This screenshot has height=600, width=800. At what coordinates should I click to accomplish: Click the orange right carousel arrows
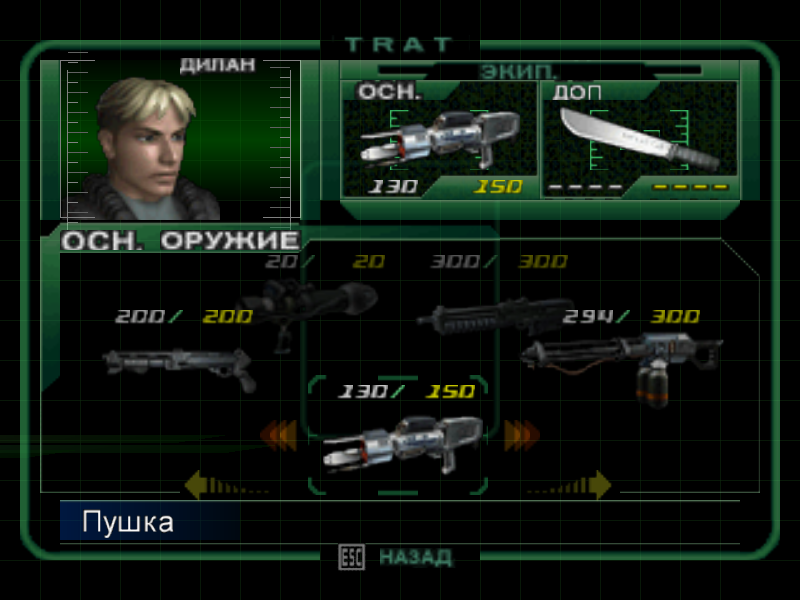coord(521,435)
